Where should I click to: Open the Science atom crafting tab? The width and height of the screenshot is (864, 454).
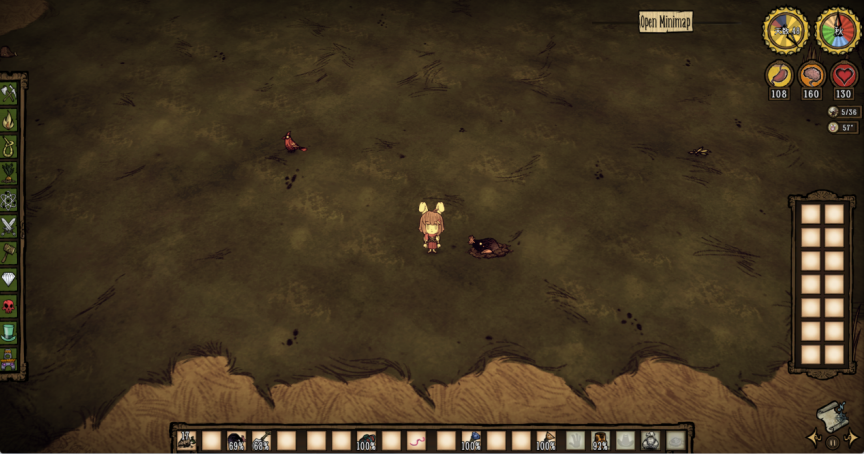(9, 199)
